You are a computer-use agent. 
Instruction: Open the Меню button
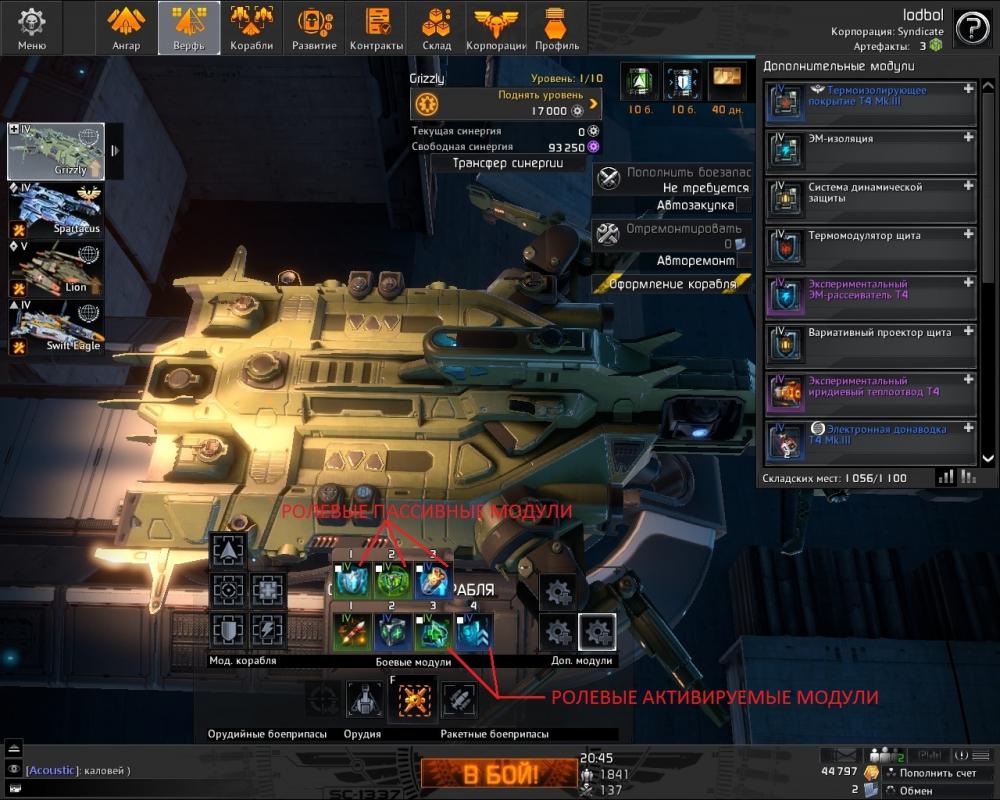point(32,27)
